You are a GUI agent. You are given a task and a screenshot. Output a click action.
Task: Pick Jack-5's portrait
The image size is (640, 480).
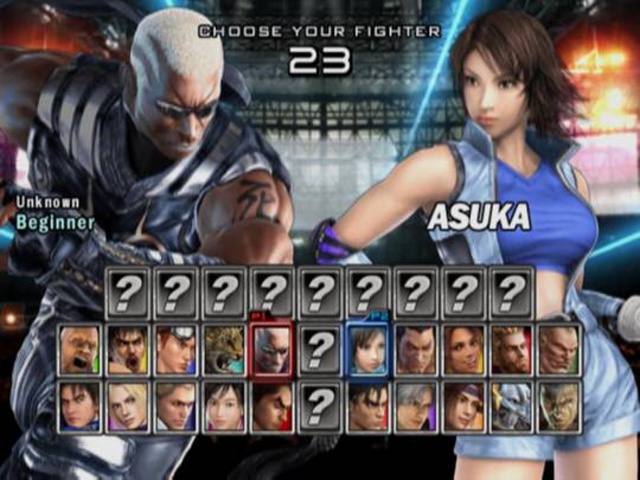click(x=559, y=350)
